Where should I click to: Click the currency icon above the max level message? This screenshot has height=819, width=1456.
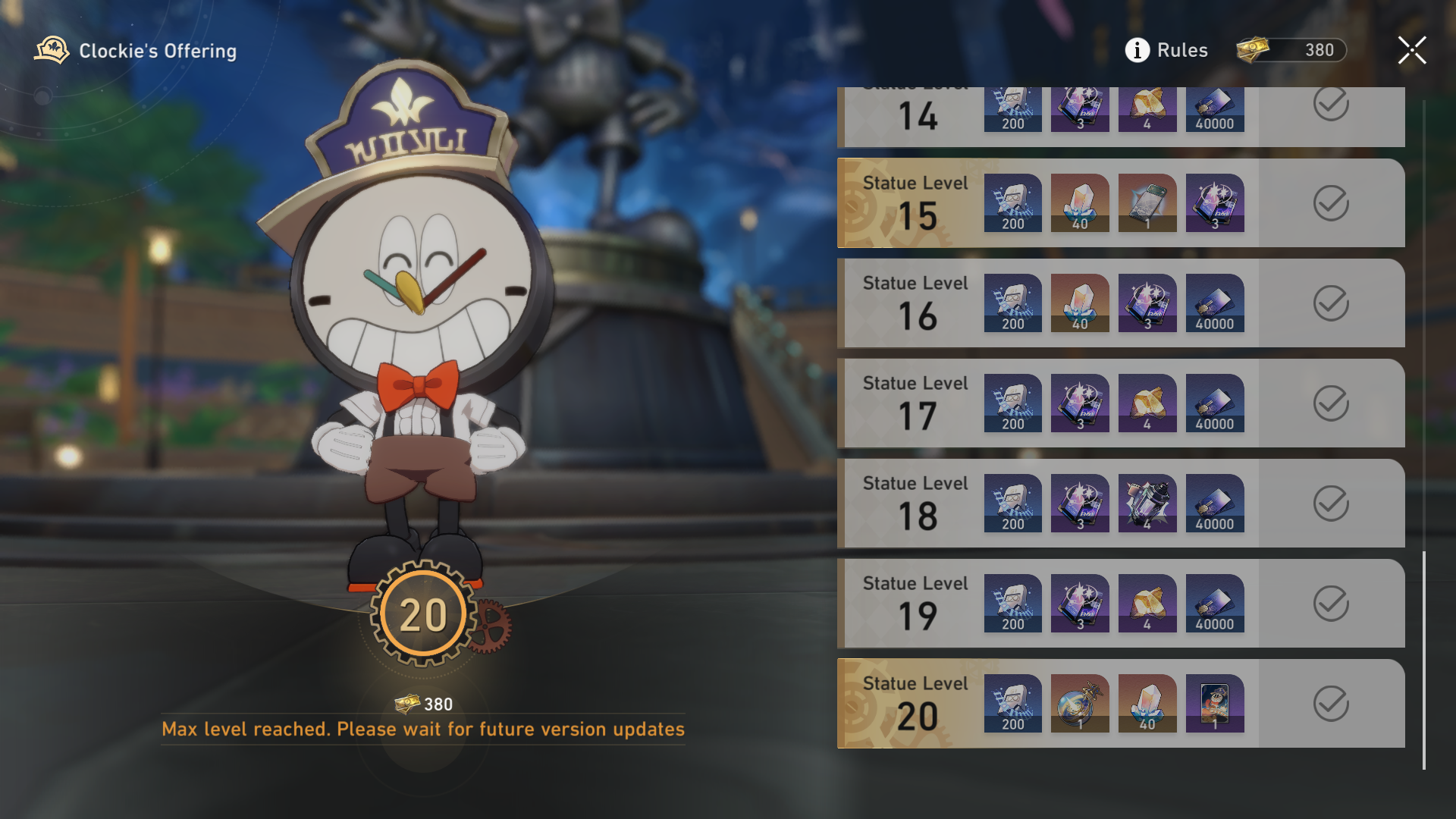[x=407, y=704]
